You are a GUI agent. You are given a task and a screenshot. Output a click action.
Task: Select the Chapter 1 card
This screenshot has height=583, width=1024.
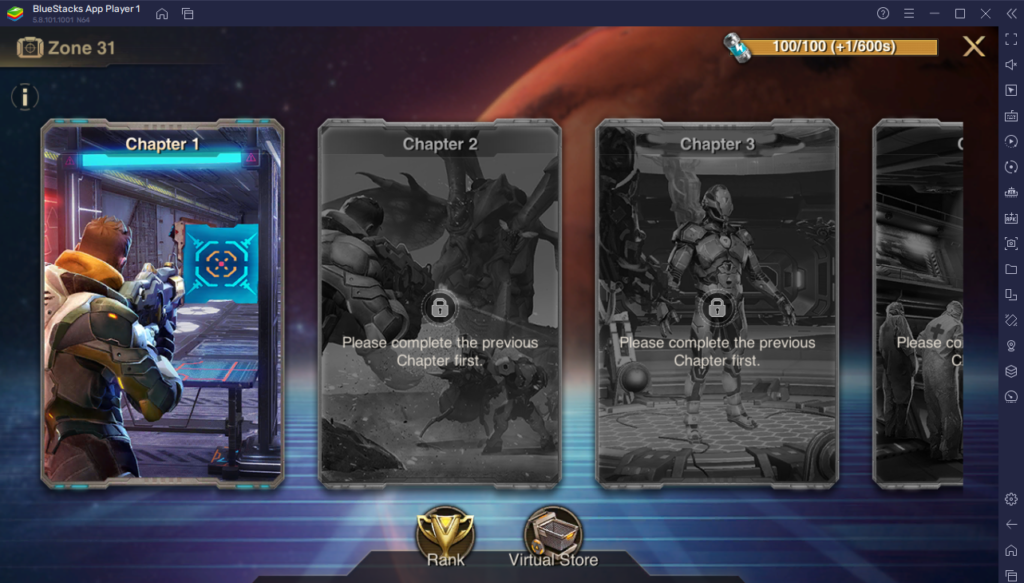[162, 303]
